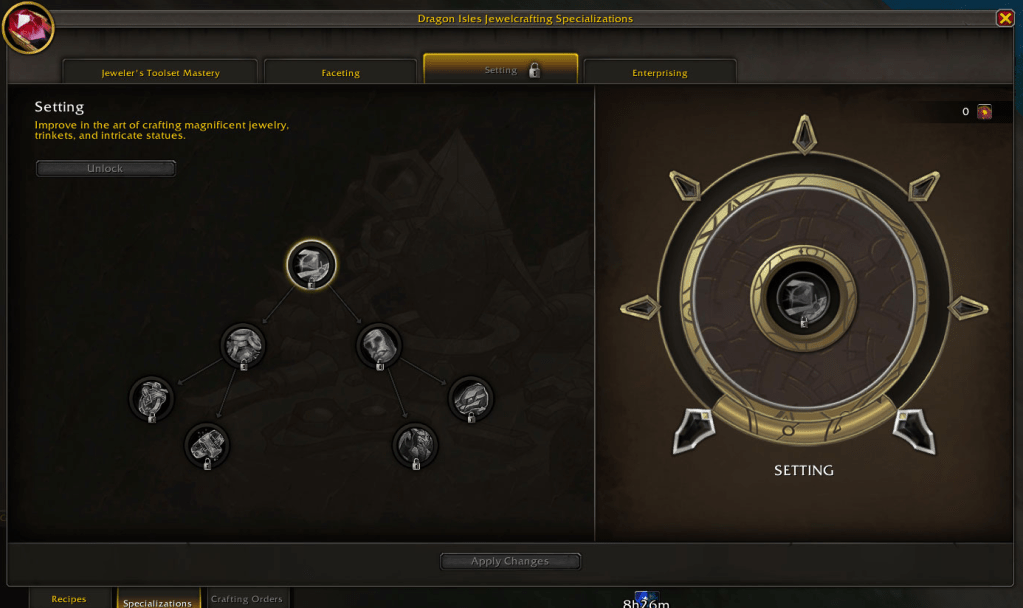Switch to Jeweler's Toolset Mastery tab
Image resolution: width=1023 pixels, height=608 pixels.
(160, 72)
